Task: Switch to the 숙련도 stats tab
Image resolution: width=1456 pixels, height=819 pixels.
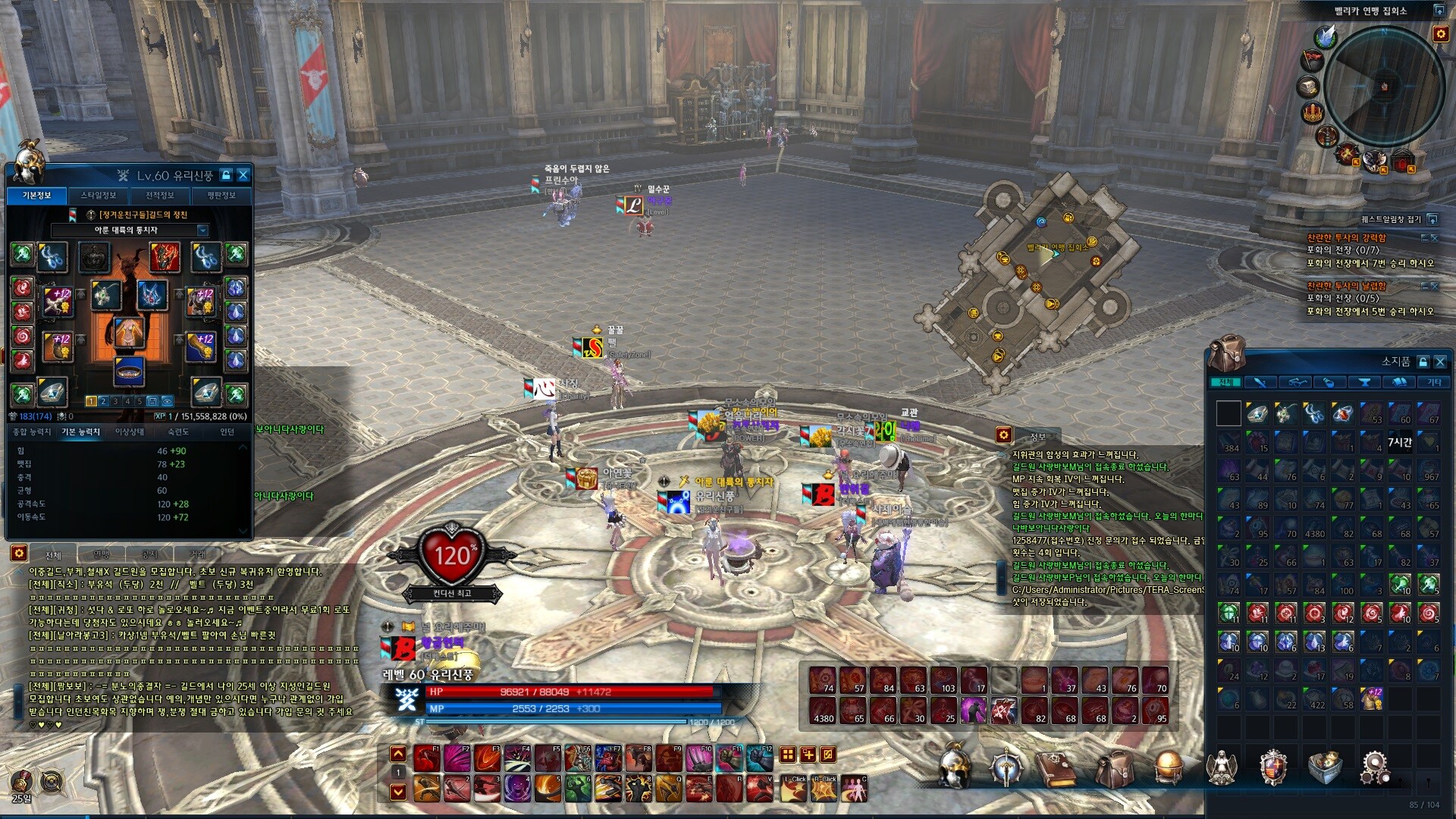Action: [x=178, y=431]
